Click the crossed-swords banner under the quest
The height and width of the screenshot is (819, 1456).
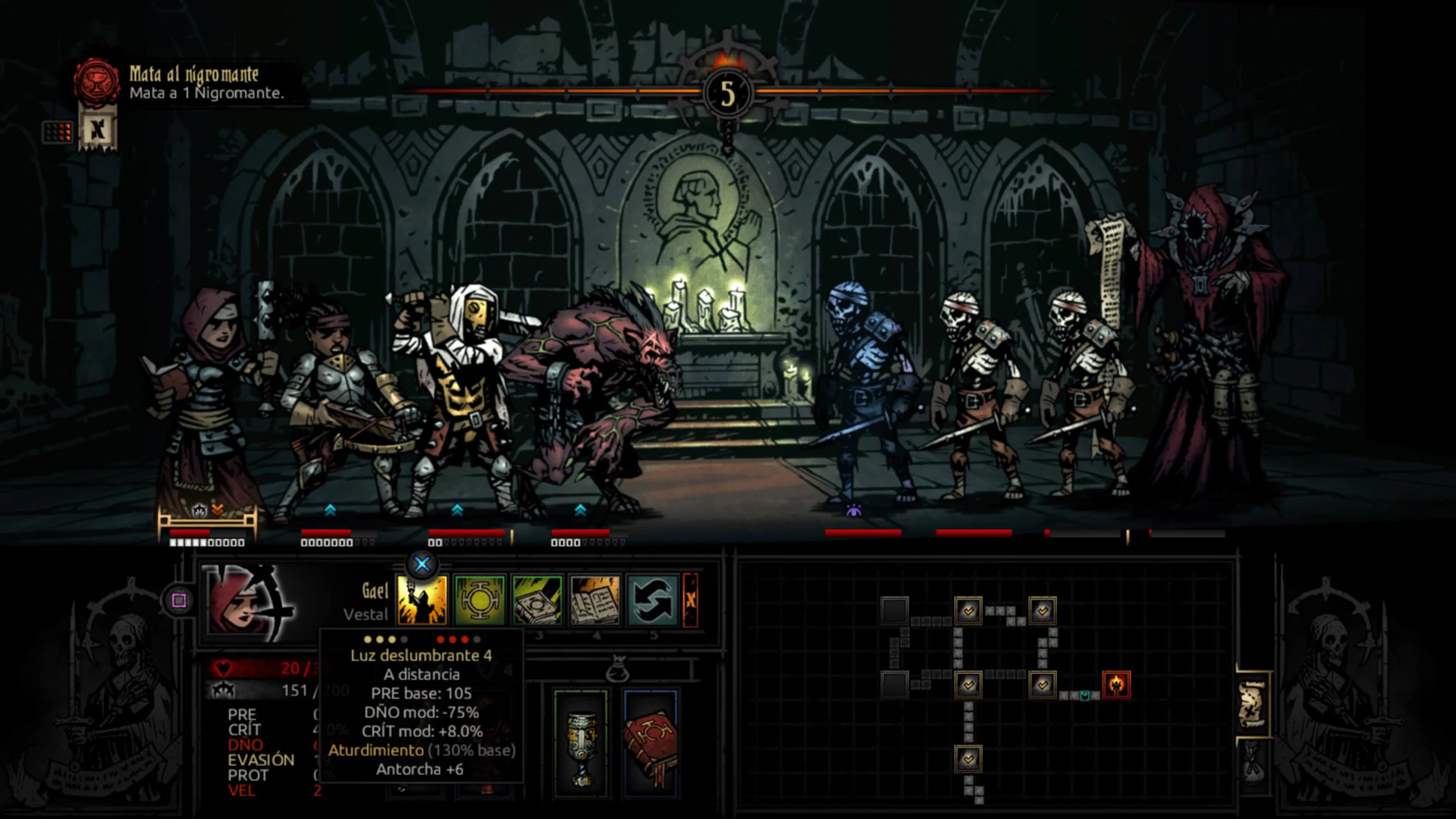97,130
